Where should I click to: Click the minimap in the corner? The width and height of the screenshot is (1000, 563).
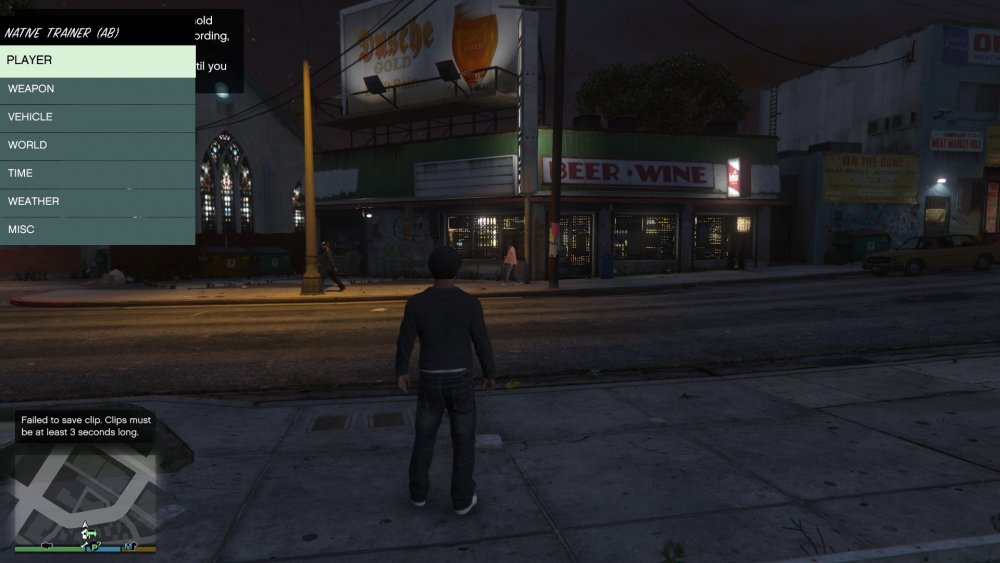click(x=85, y=493)
